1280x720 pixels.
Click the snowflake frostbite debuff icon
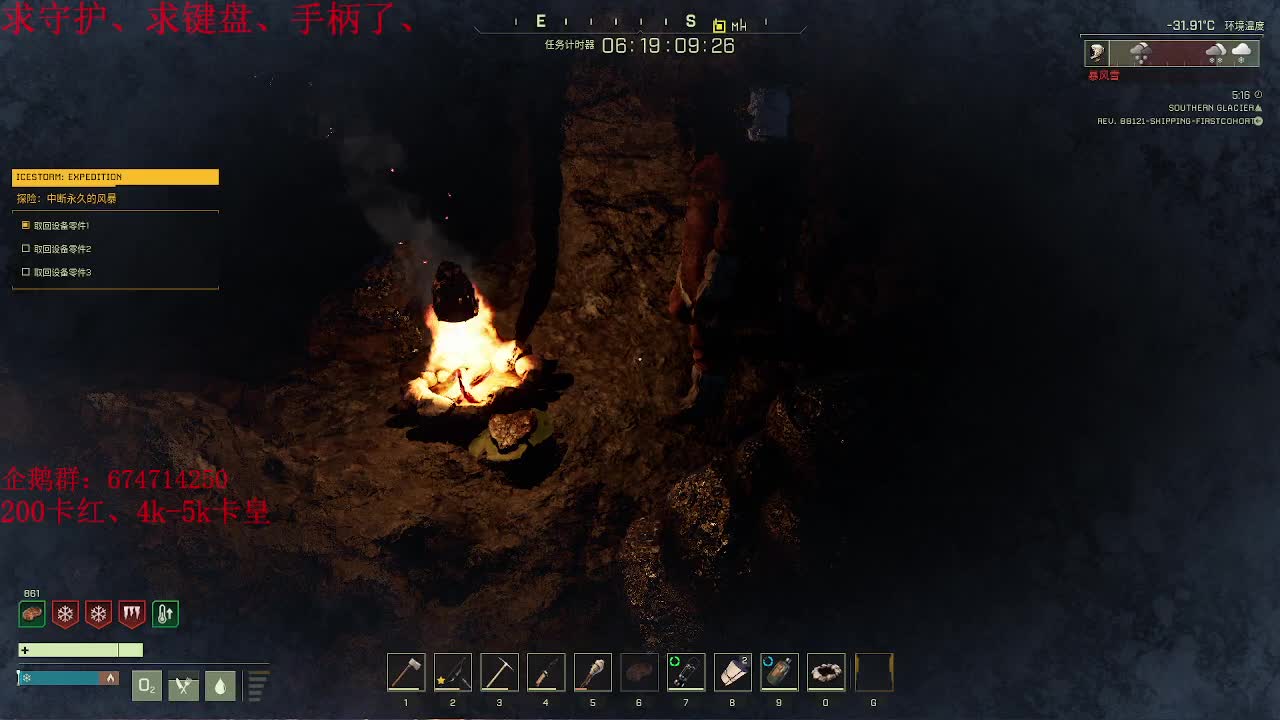64,614
